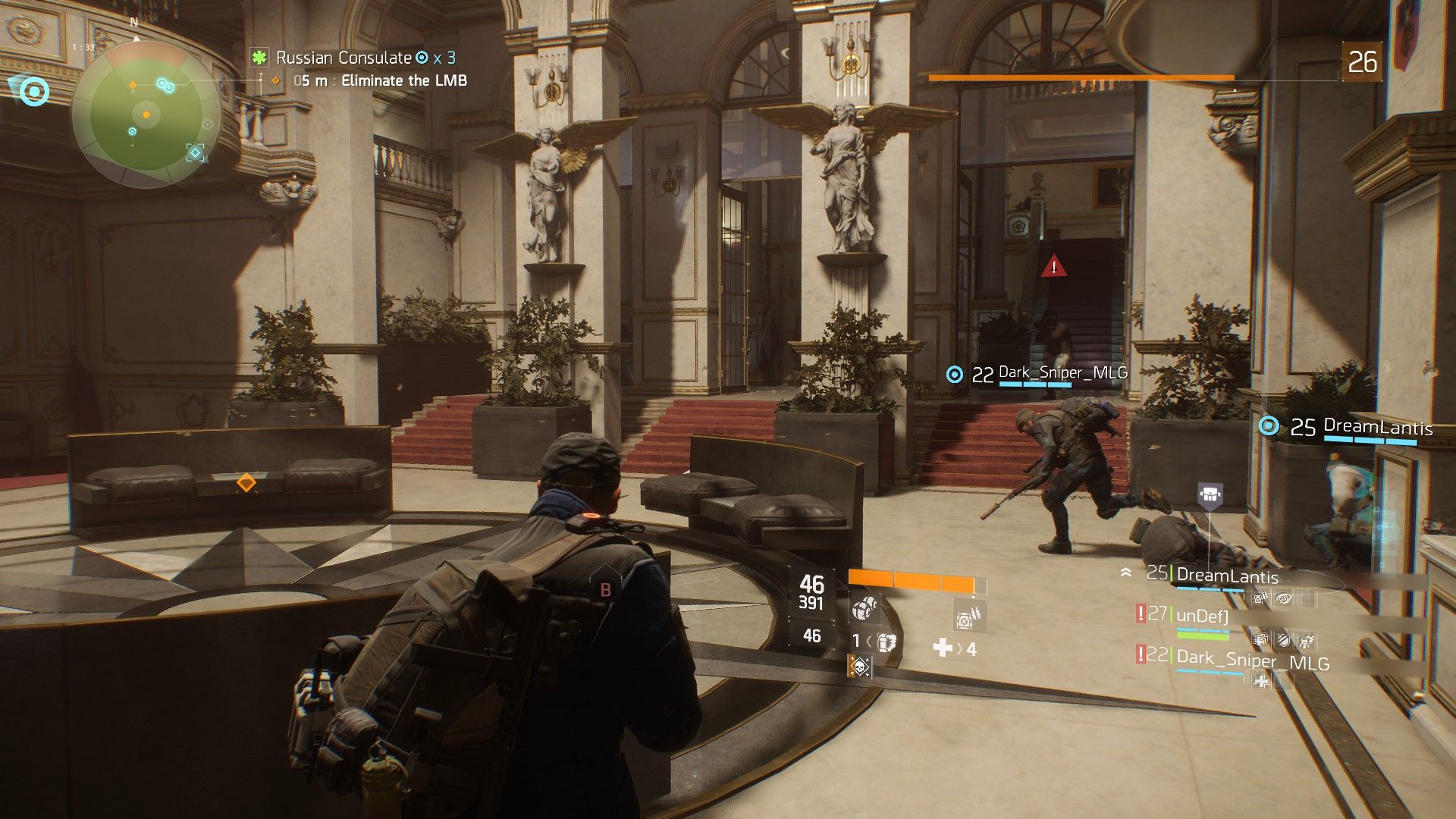This screenshot has width=1456, height=819.
Task: Click the Eliminate the LMB objective
Action: pyautogui.click(x=403, y=80)
